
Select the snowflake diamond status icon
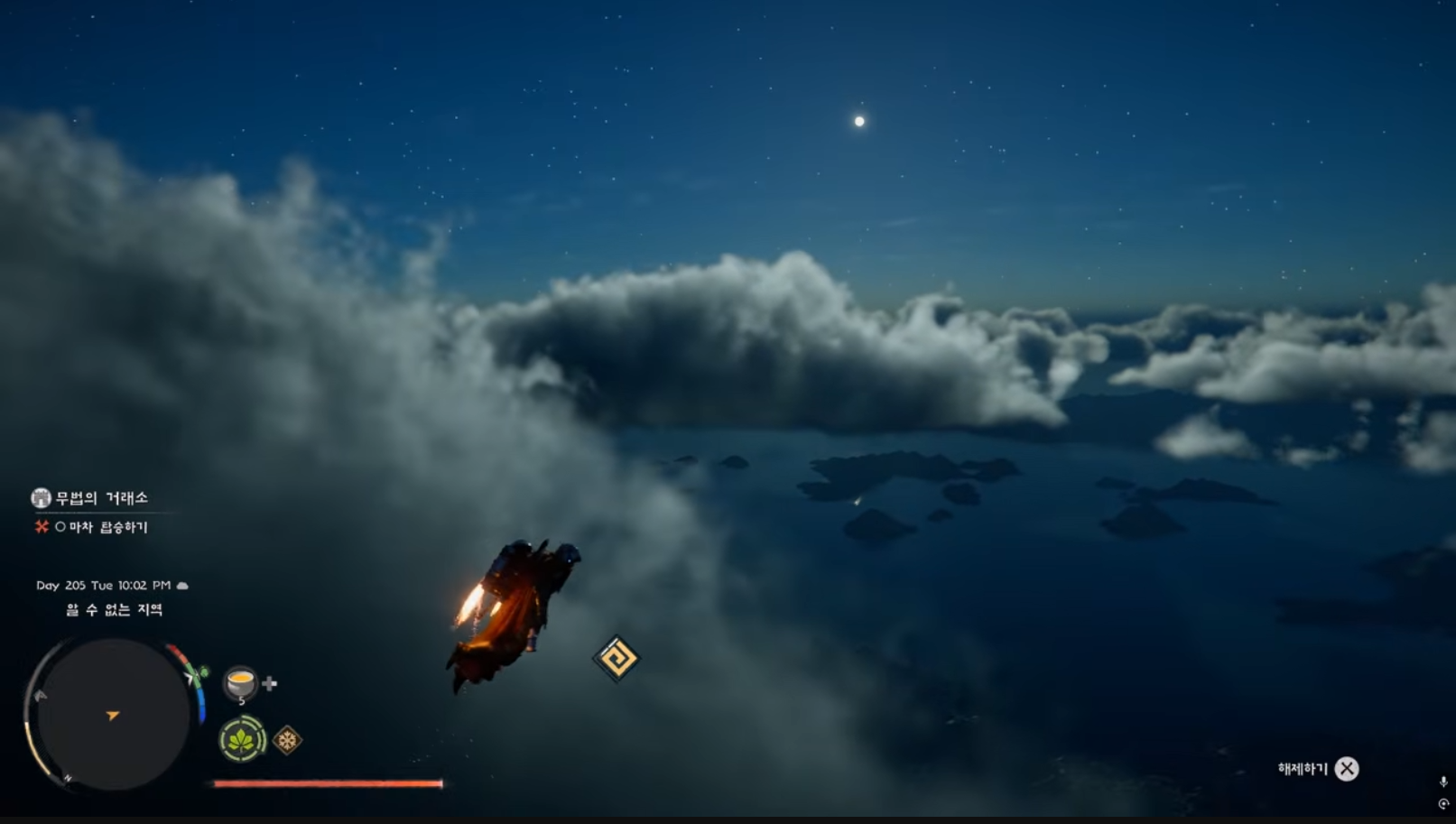pos(287,741)
